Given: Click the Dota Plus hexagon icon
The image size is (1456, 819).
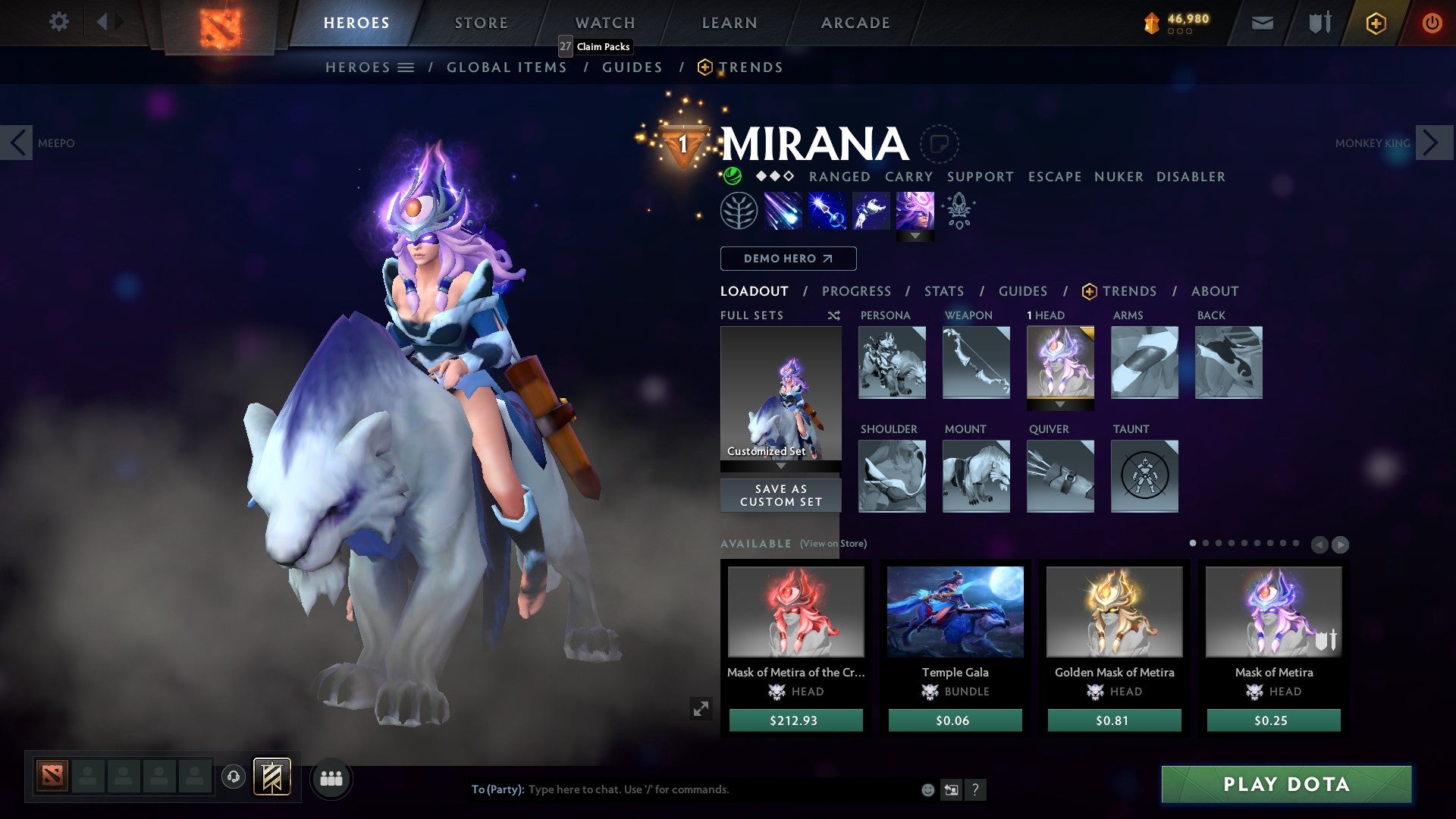Looking at the screenshot, I should (x=1376, y=23).
